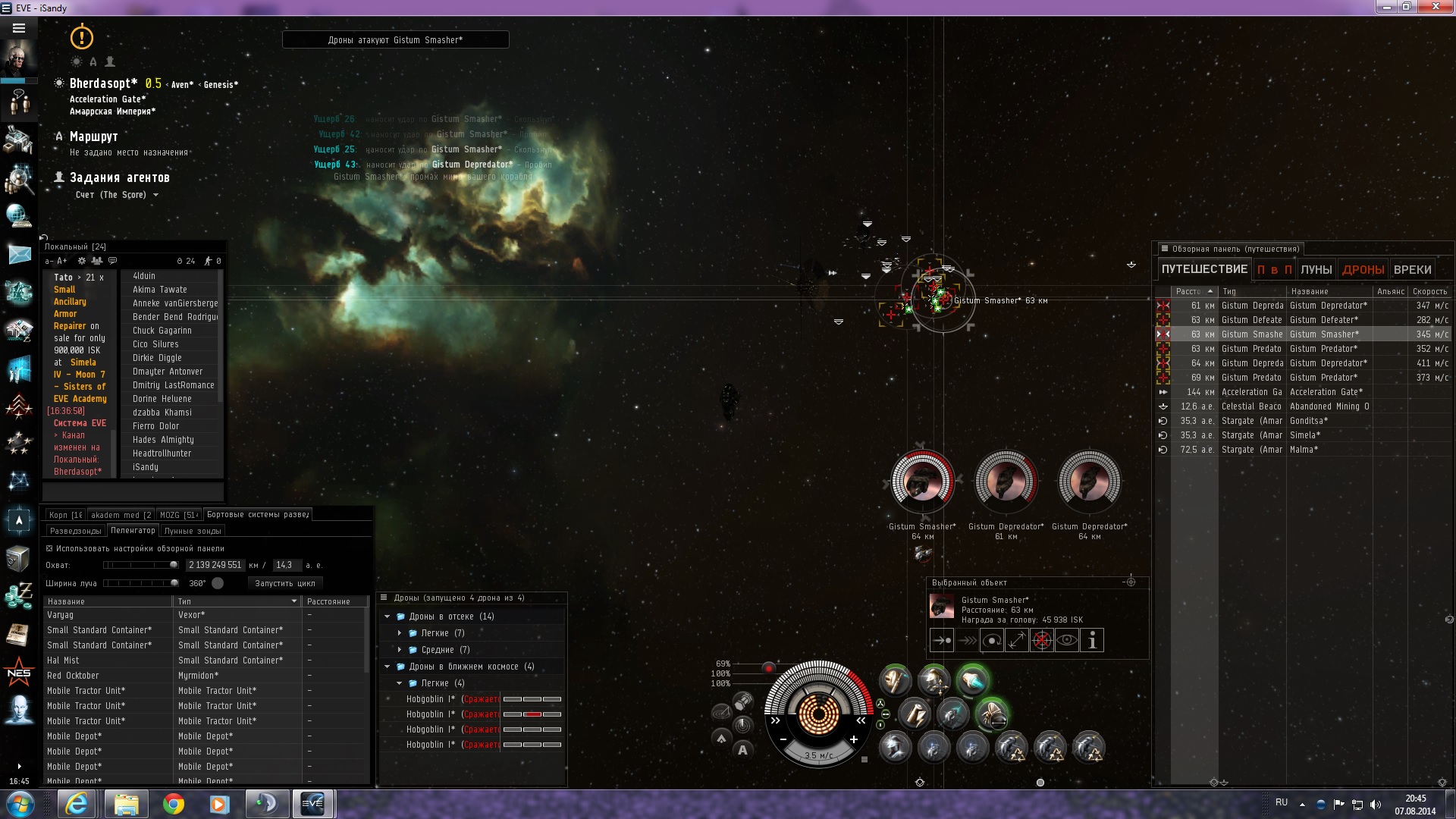Close the EVE game window
The width and height of the screenshot is (1456, 819).
[x=1436, y=8]
